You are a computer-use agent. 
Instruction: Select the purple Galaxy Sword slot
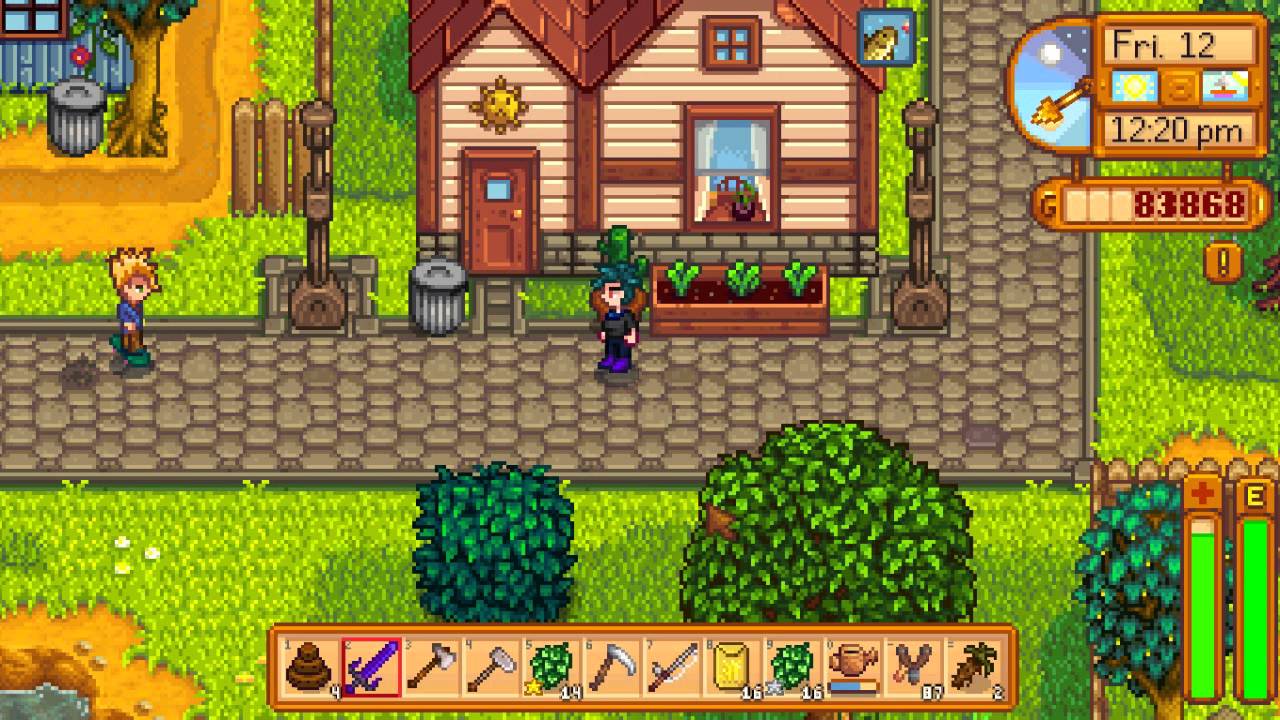coord(371,667)
